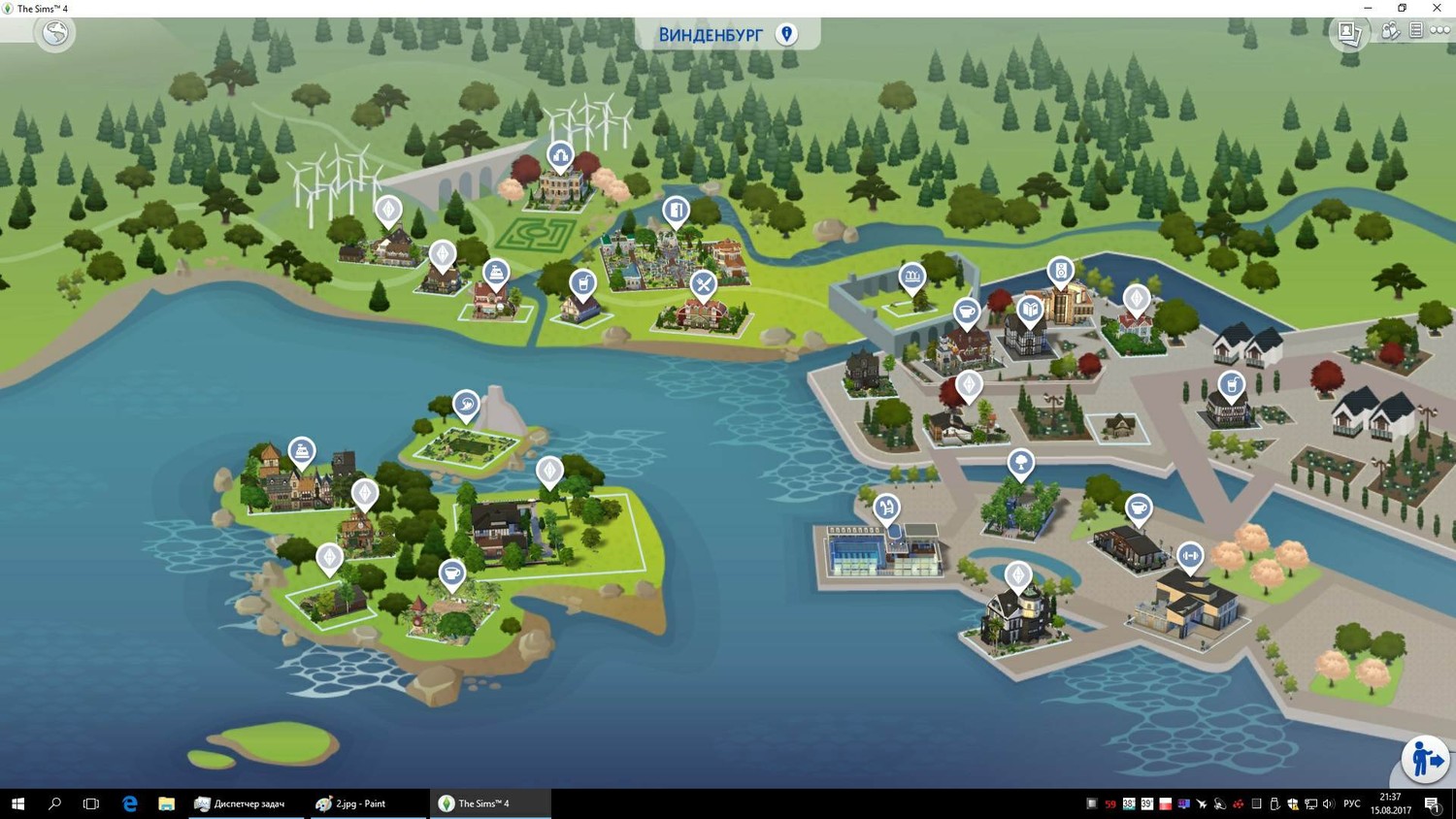The width and height of the screenshot is (1456, 819).
Task: Choose the park lot tree marker
Action: click(x=1020, y=462)
